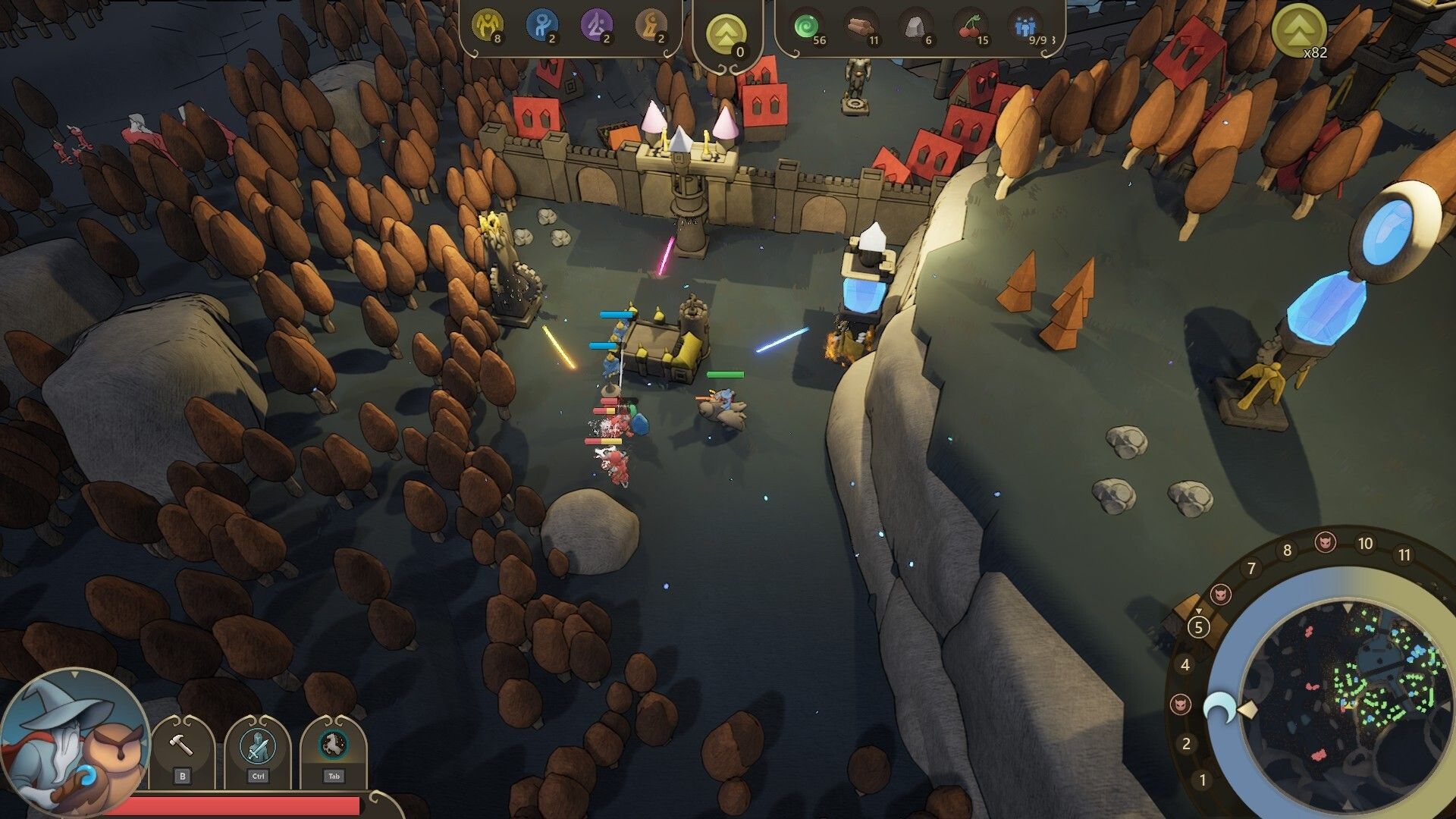Select the blue unit type icon

click(541, 26)
